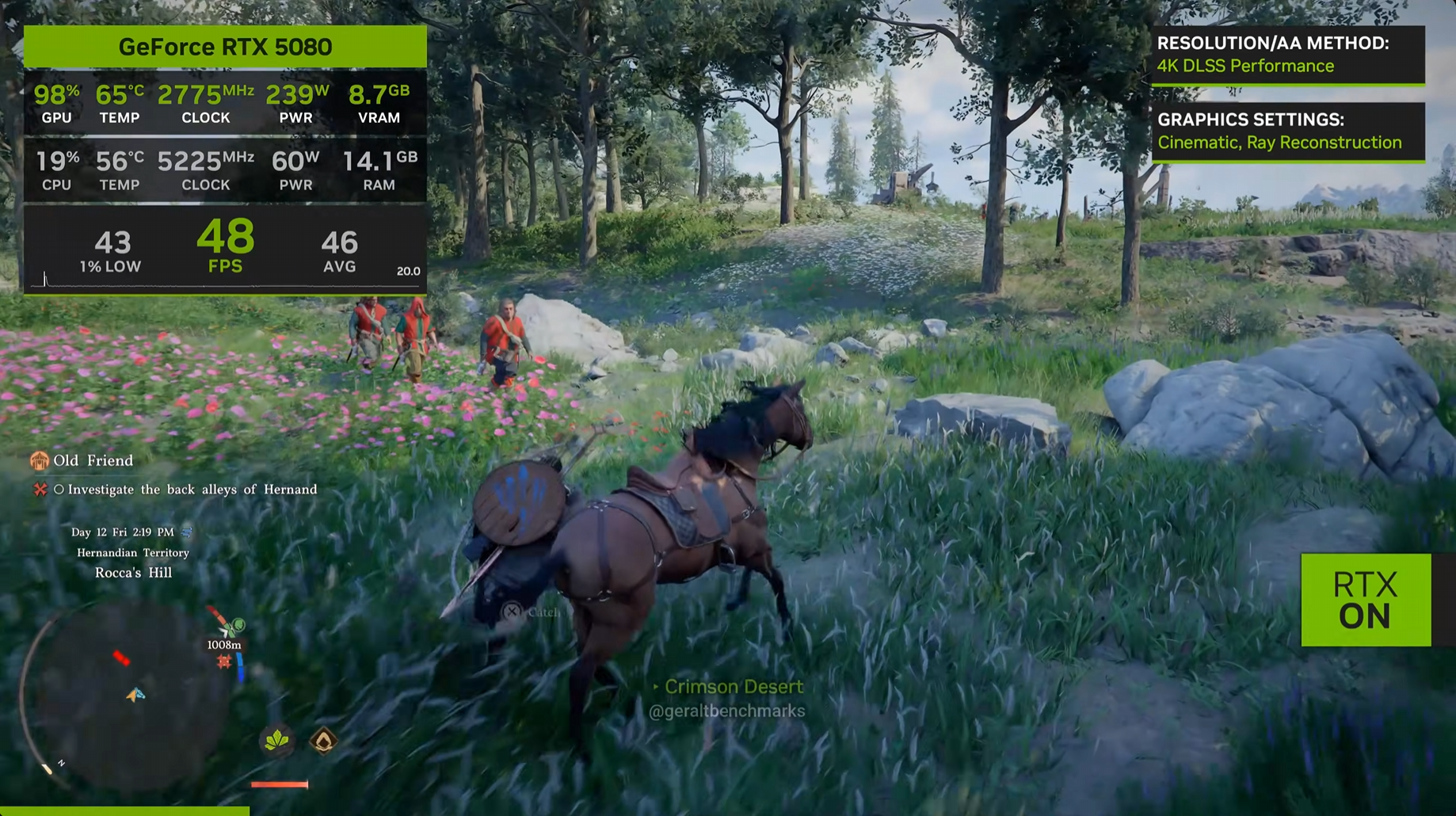
Task: Select the green leaf status icon
Action: tap(276, 741)
